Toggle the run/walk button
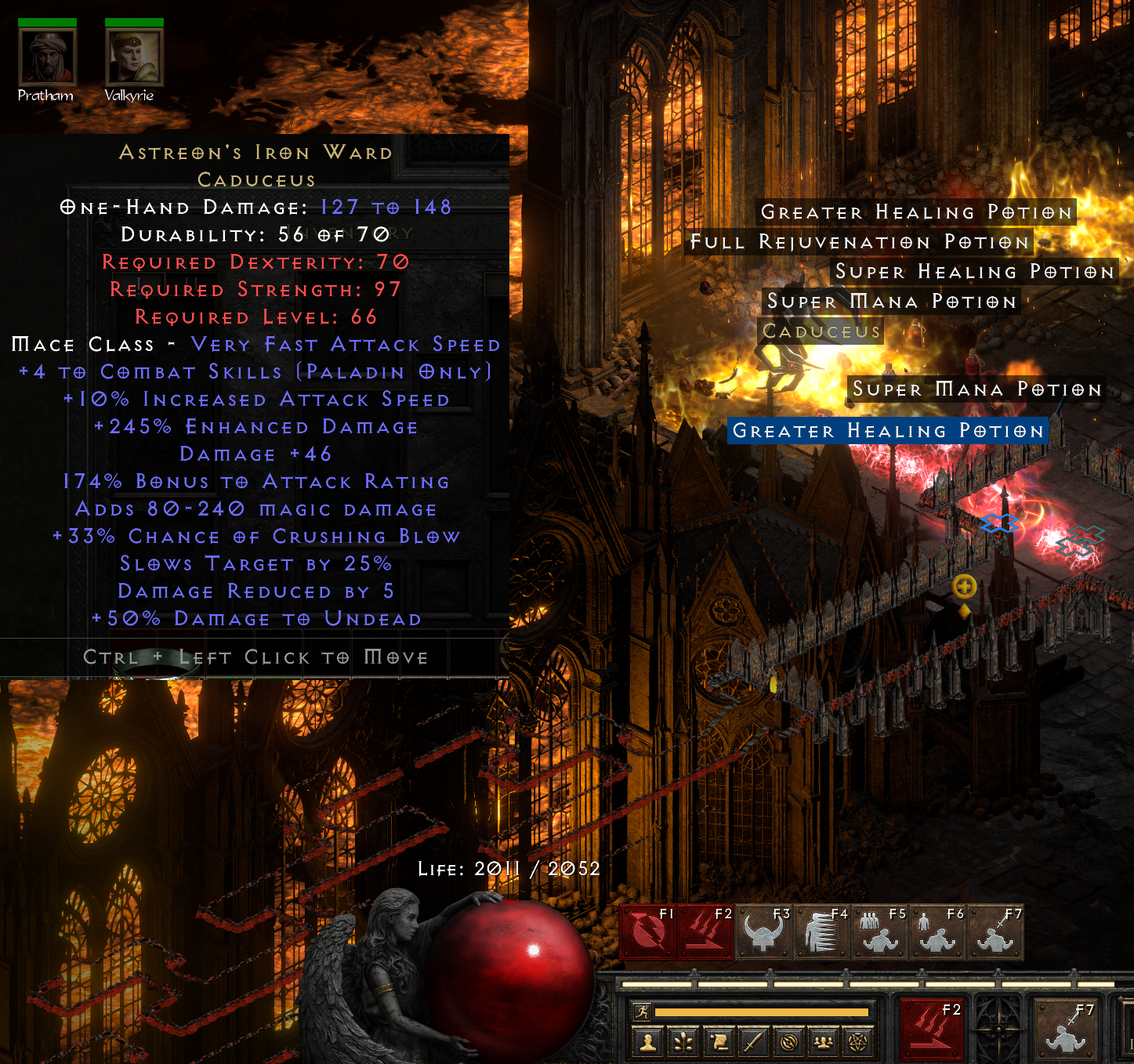The height and width of the screenshot is (1064, 1134). [643, 1012]
